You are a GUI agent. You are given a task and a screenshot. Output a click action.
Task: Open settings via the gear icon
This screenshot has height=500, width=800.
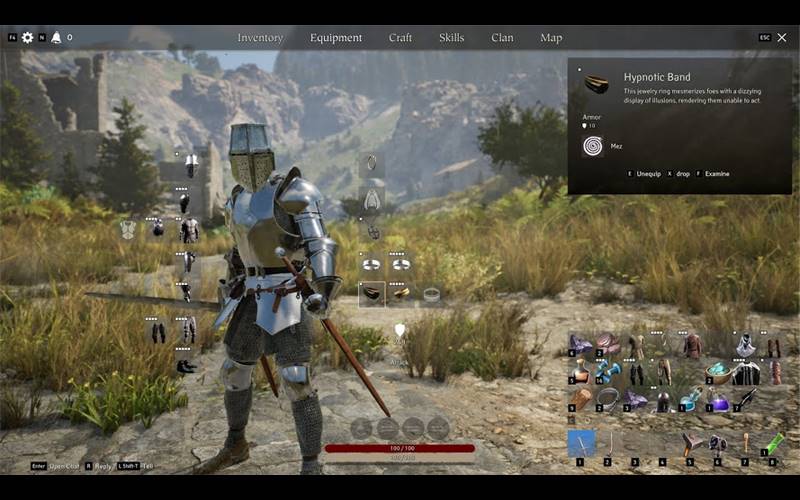point(27,38)
